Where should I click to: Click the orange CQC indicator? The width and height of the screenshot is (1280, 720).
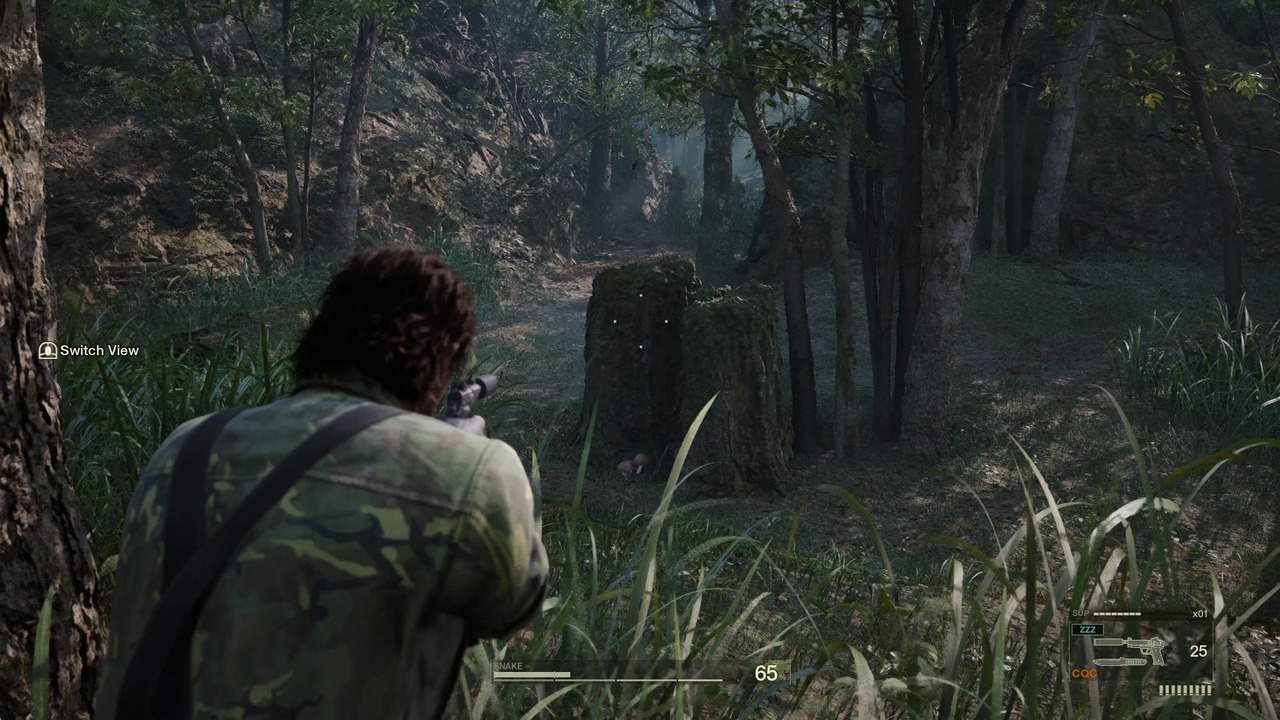(x=1084, y=674)
